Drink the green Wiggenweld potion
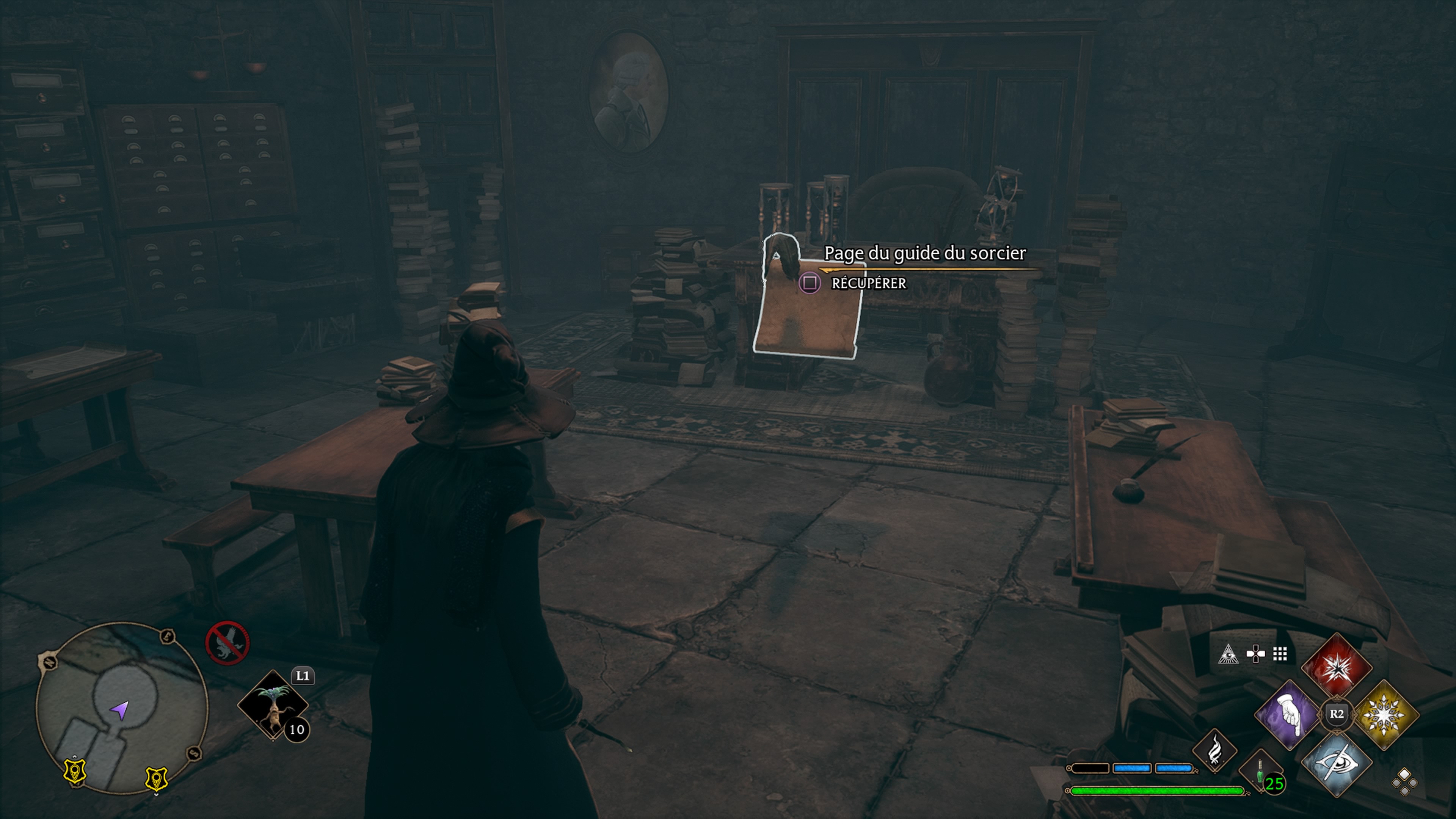Screen dimensions: 1456x819 [x=1260, y=772]
